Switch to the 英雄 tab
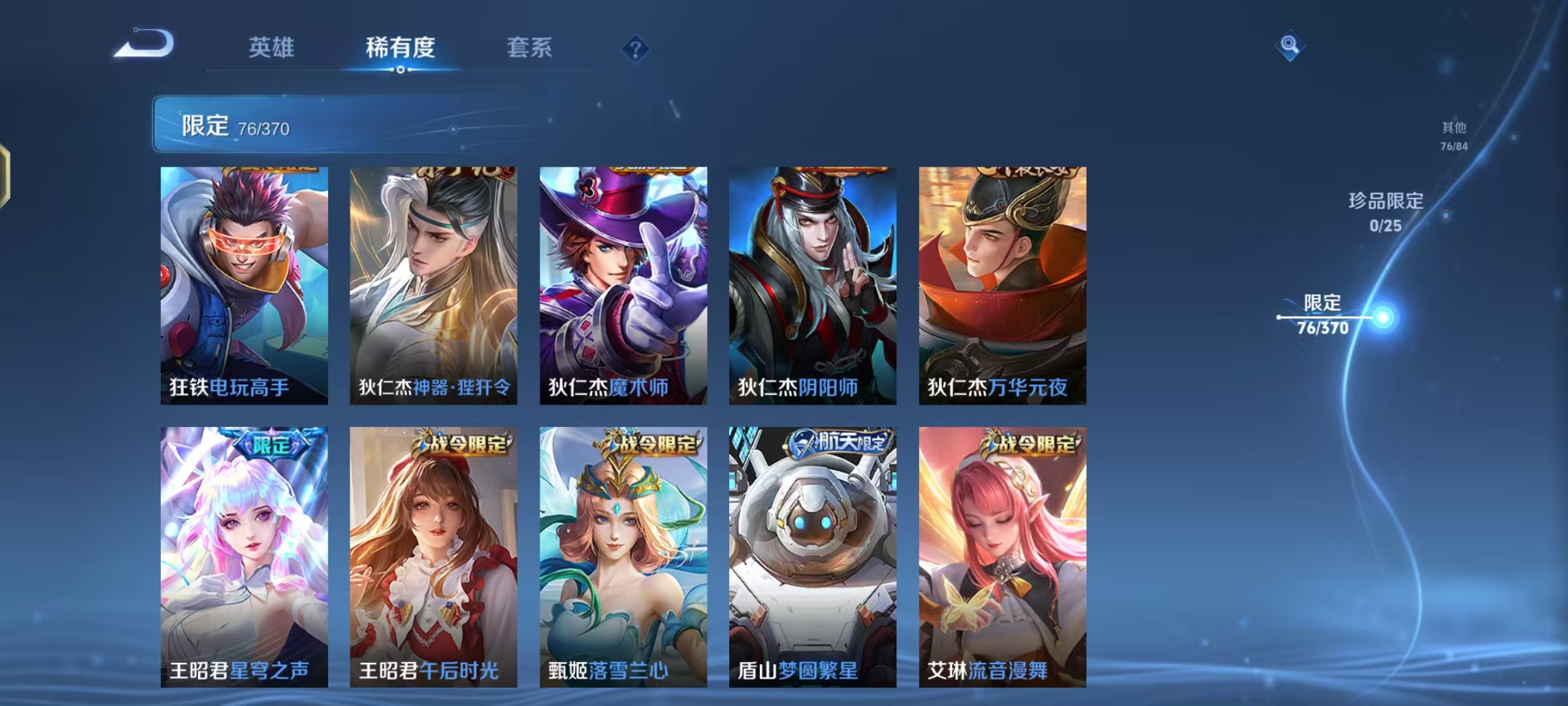This screenshot has height=706, width=1568. tap(272, 48)
